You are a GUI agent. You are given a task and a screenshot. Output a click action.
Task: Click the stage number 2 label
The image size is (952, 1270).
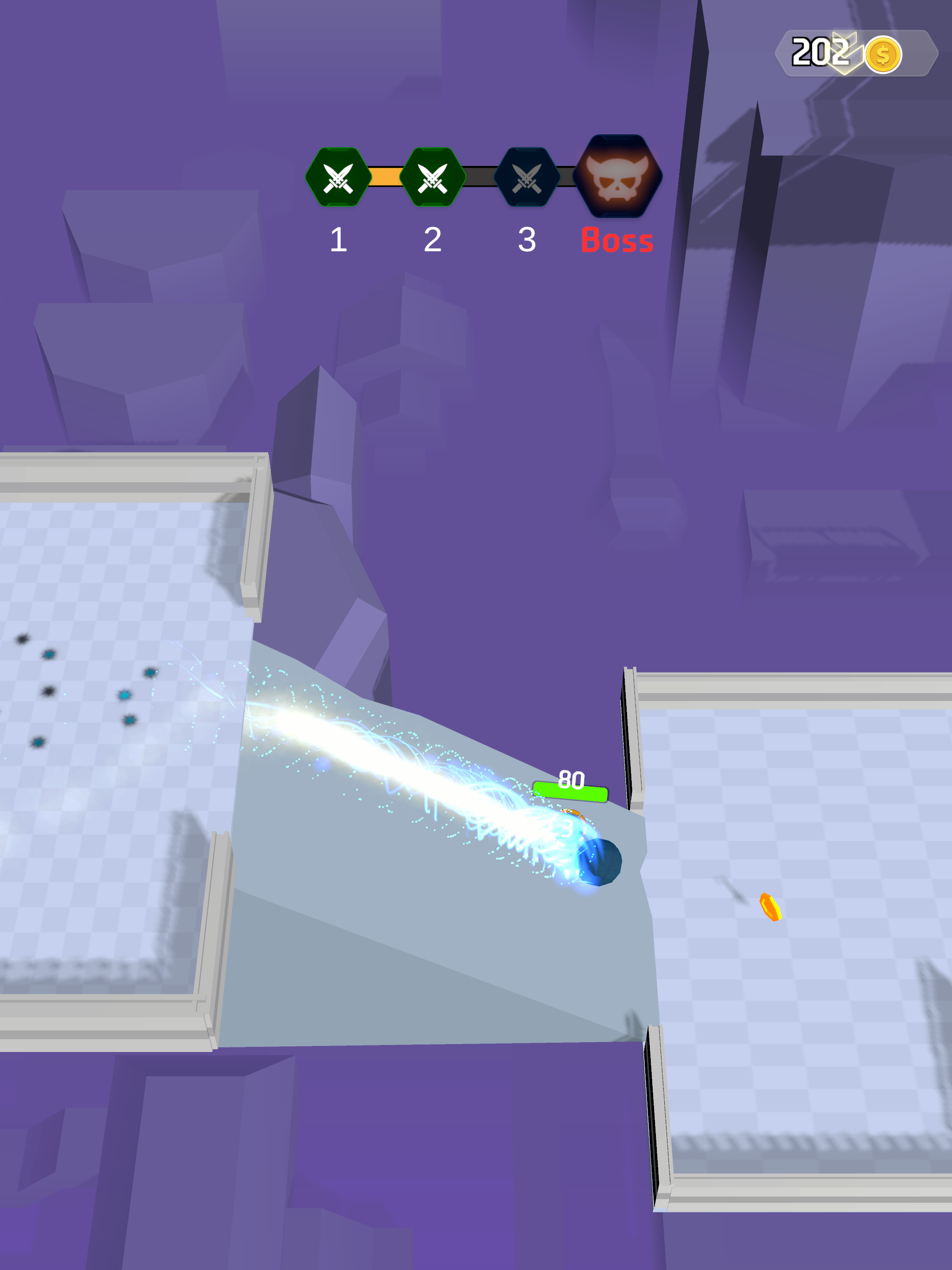(x=432, y=240)
